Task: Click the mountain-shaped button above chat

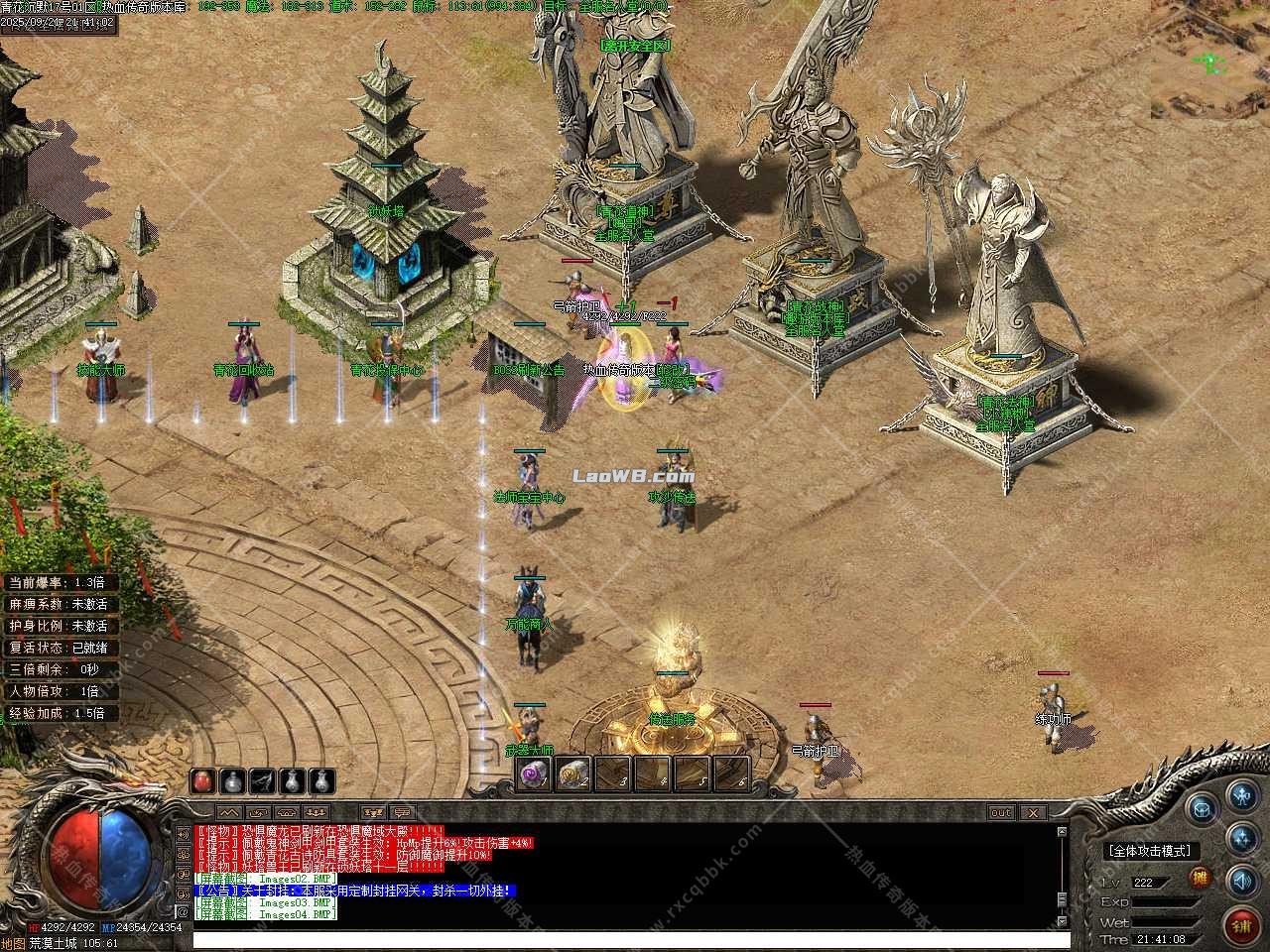Action: click(x=230, y=813)
